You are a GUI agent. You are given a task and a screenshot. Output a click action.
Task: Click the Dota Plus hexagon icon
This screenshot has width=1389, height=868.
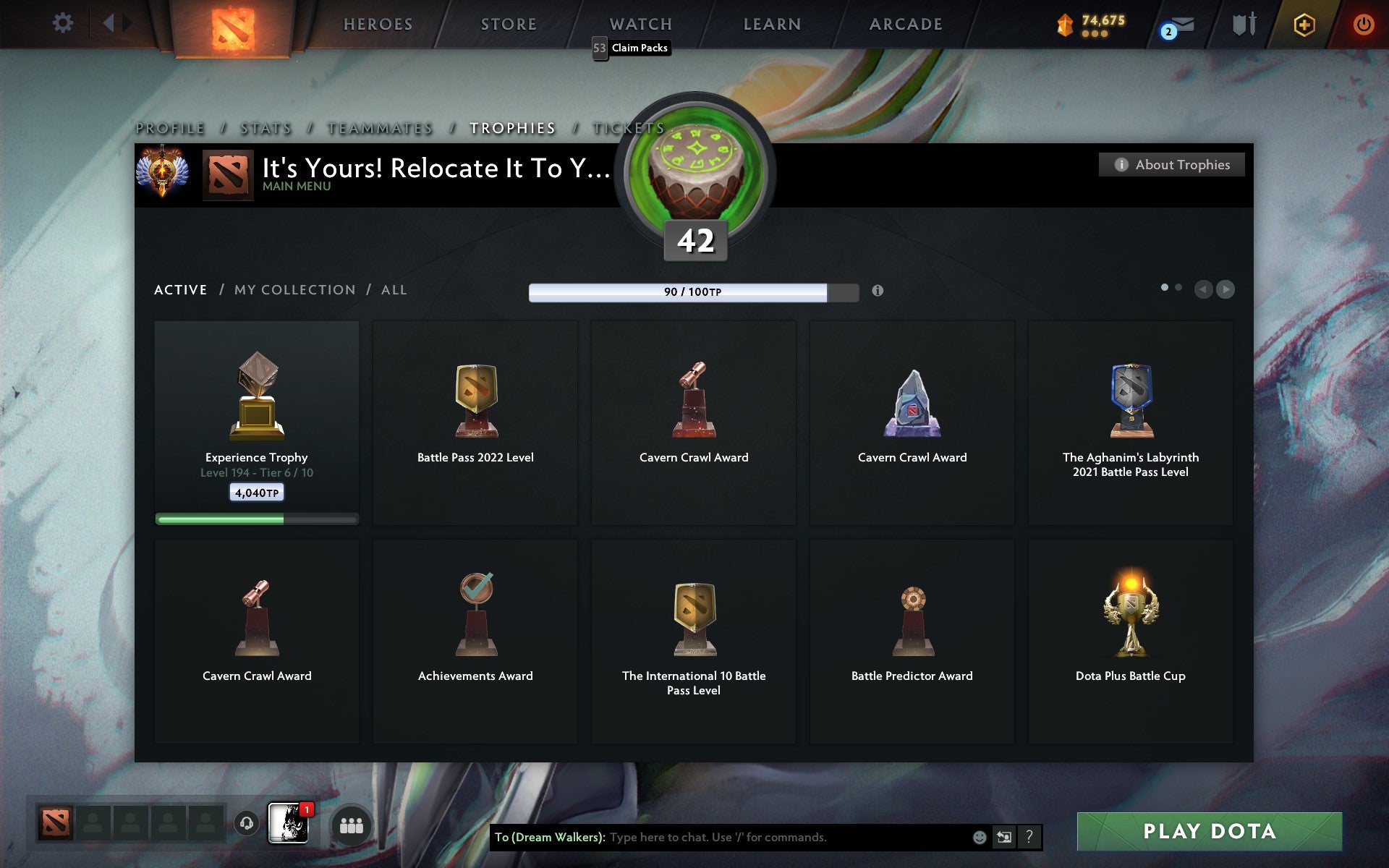click(x=1302, y=22)
